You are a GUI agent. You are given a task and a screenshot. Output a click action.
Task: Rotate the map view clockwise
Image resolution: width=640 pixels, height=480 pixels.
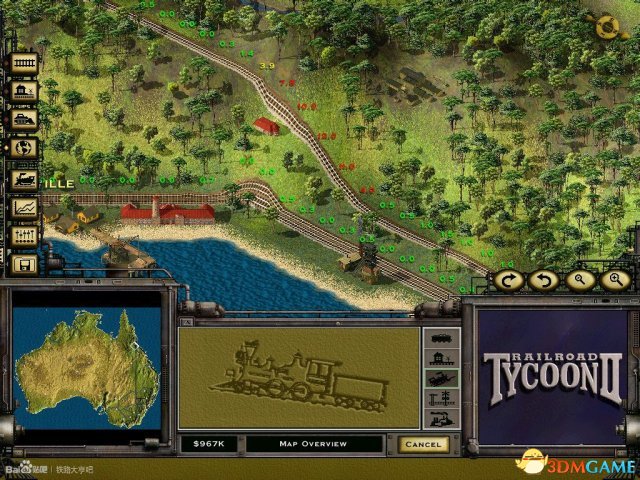pos(508,280)
